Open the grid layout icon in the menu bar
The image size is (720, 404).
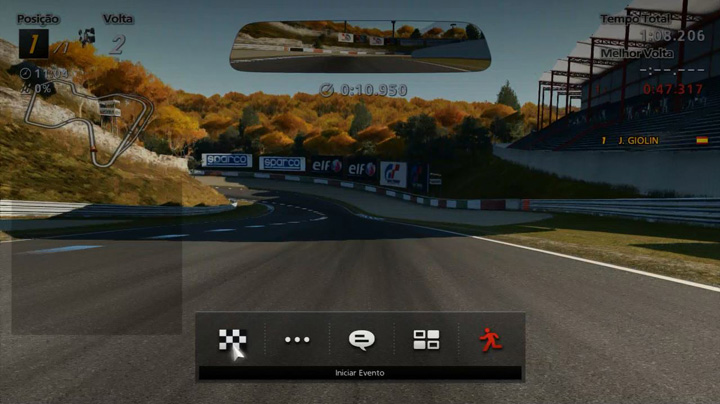pos(426,340)
